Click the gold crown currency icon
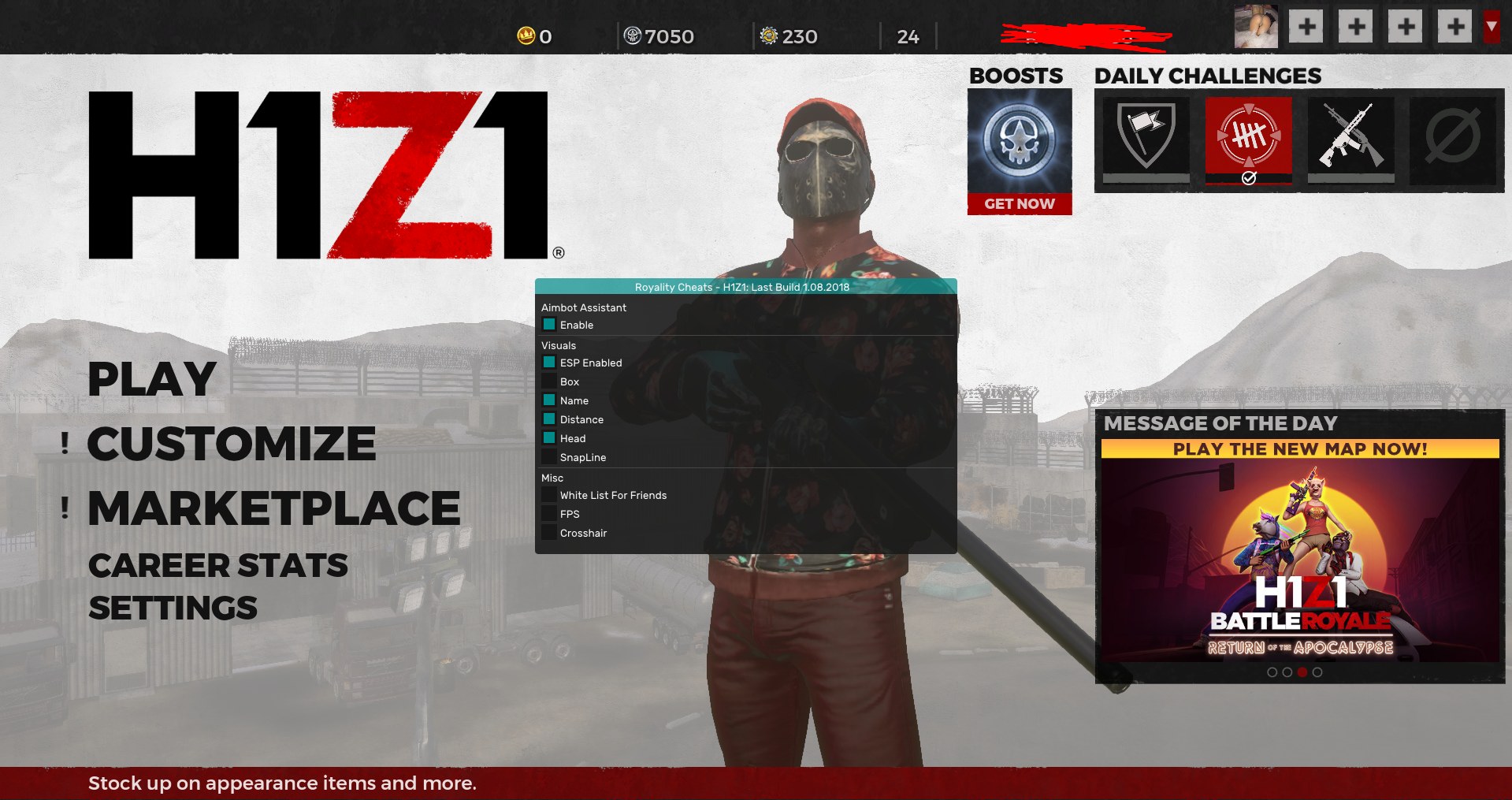The width and height of the screenshot is (1512, 800). point(525,35)
